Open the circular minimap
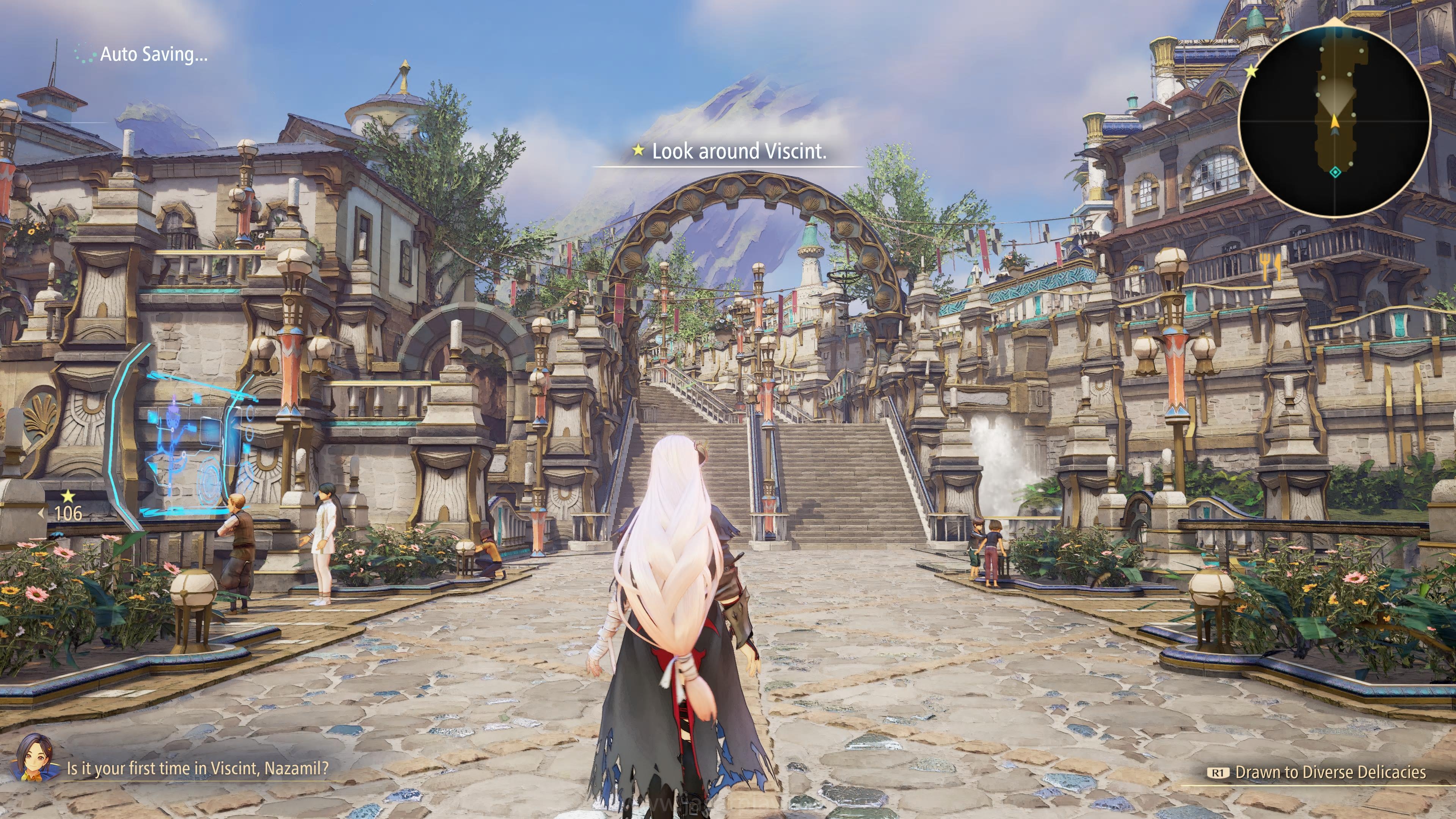Viewport: 1456px width, 819px height. pos(1334,121)
